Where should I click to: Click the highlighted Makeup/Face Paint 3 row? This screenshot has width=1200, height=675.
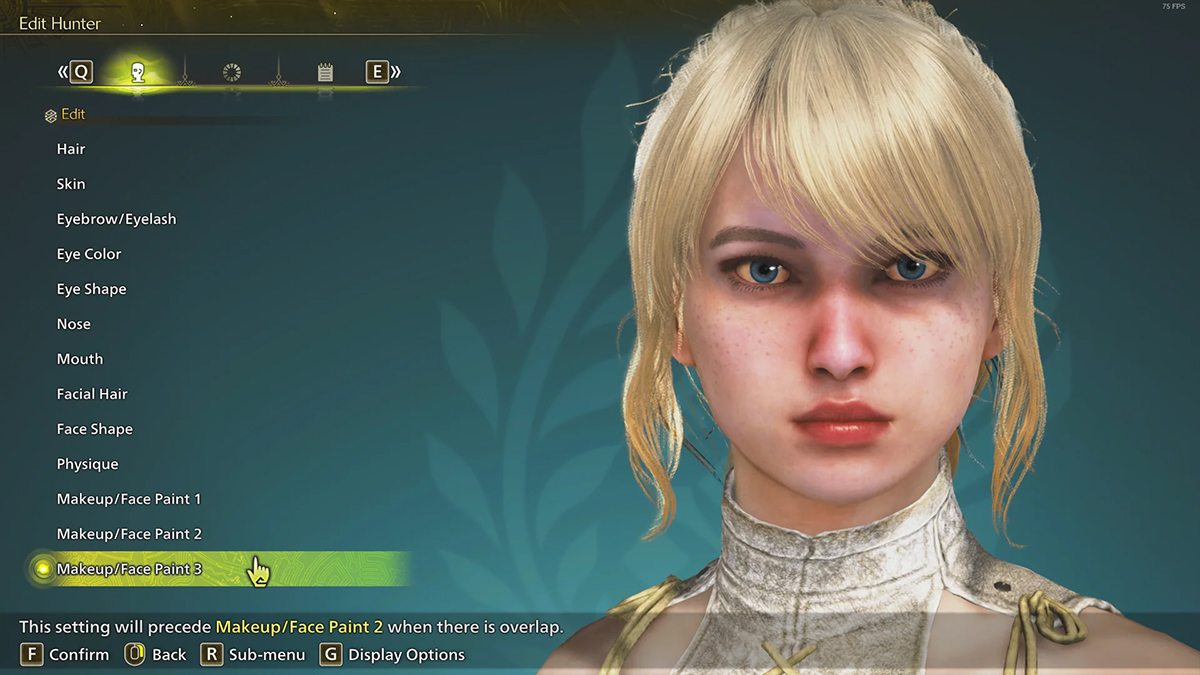pos(129,569)
